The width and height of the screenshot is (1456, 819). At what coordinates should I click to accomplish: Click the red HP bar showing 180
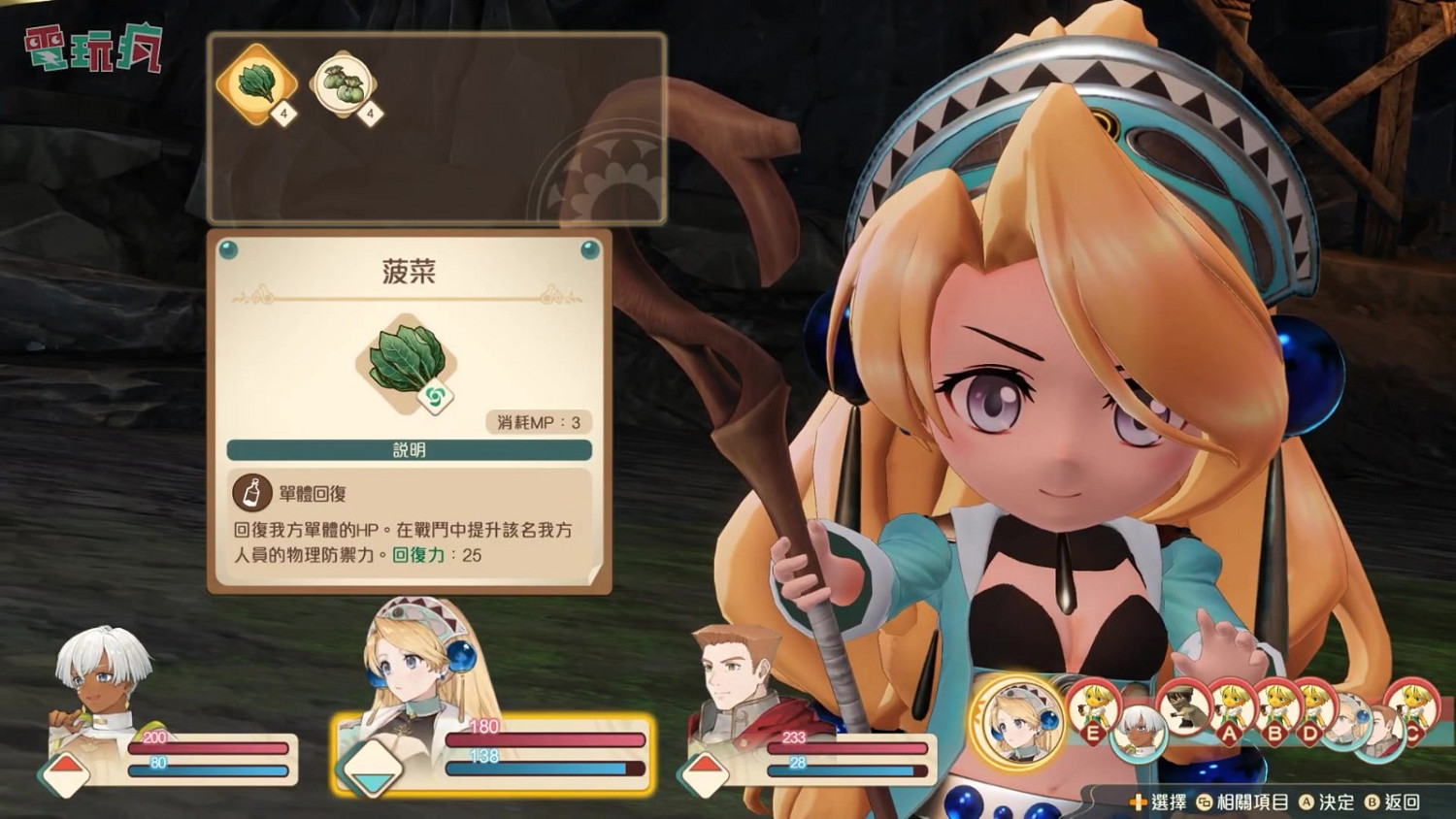[544, 739]
